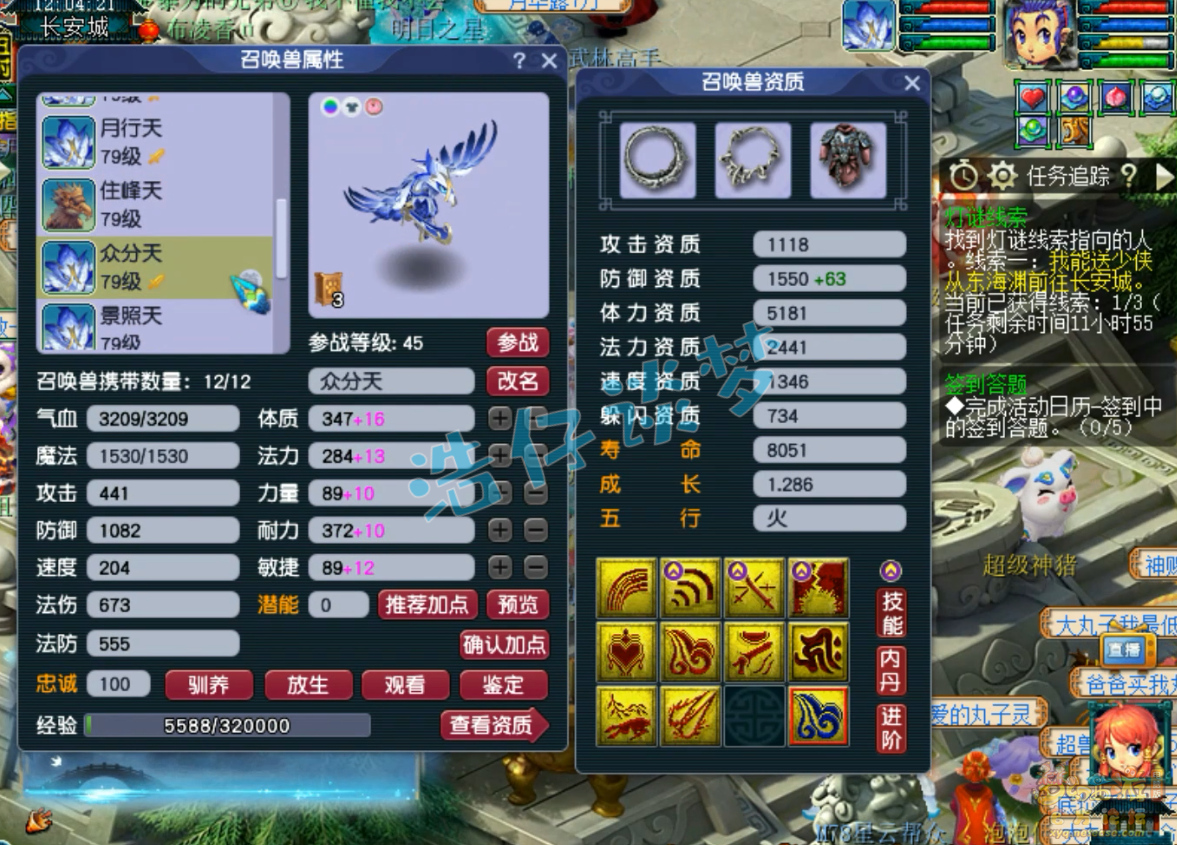
Task: Confirm points with 确认加点
Action: [504, 644]
